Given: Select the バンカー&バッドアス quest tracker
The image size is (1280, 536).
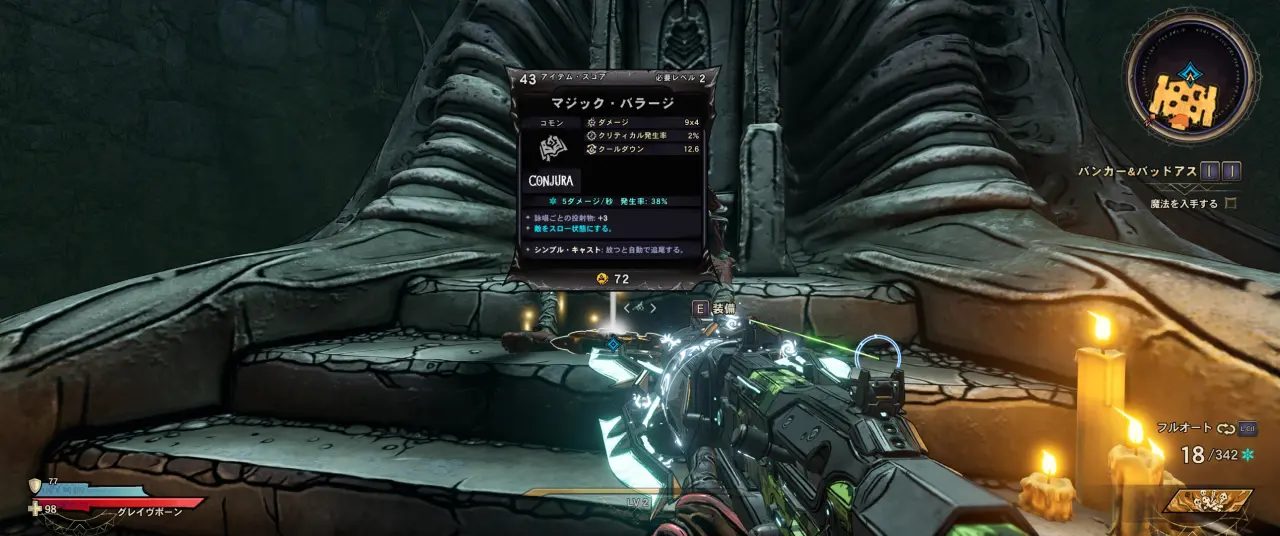Looking at the screenshot, I should click(x=1137, y=171).
